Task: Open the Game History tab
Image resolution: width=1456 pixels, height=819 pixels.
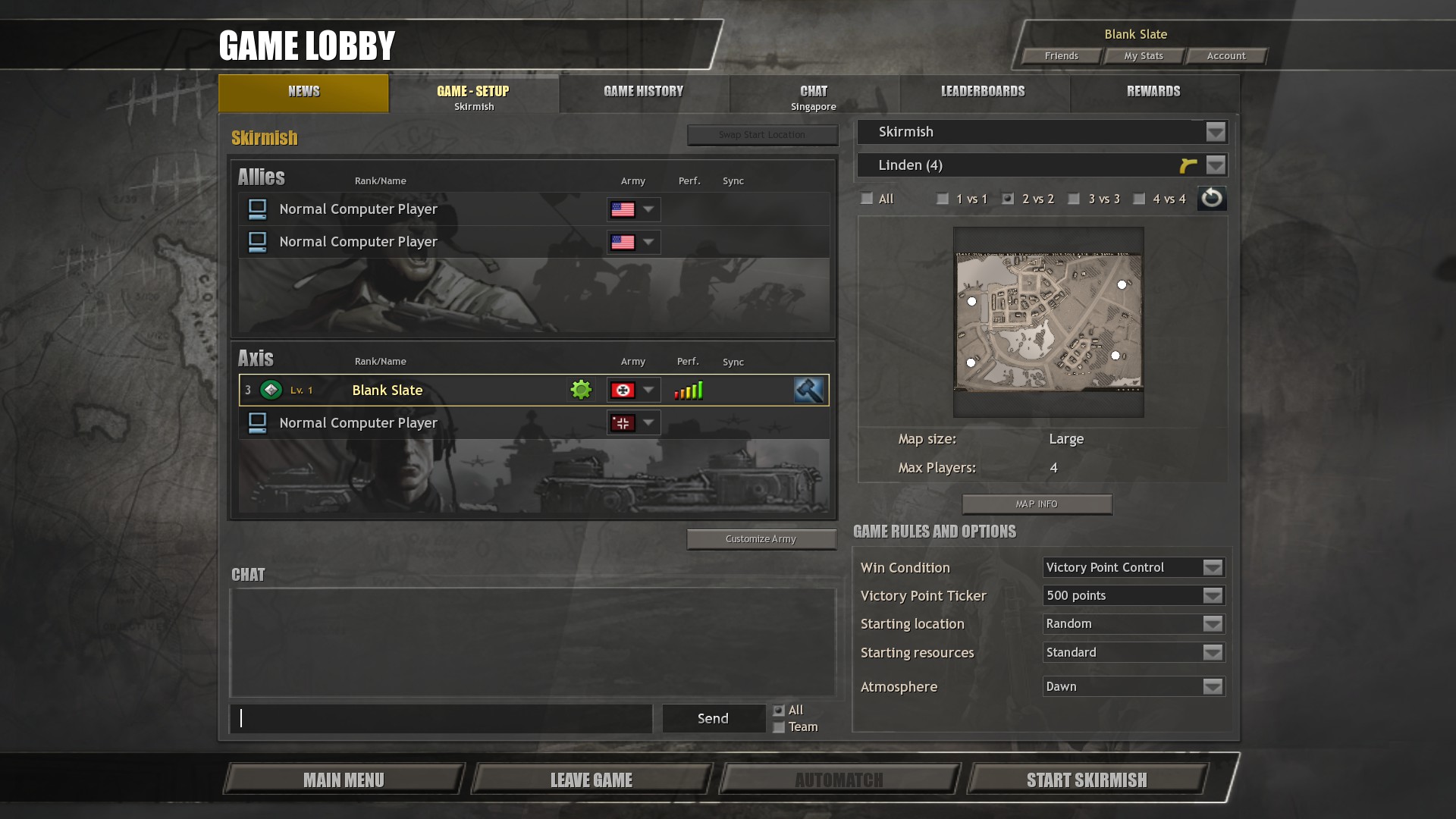Action: click(643, 93)
